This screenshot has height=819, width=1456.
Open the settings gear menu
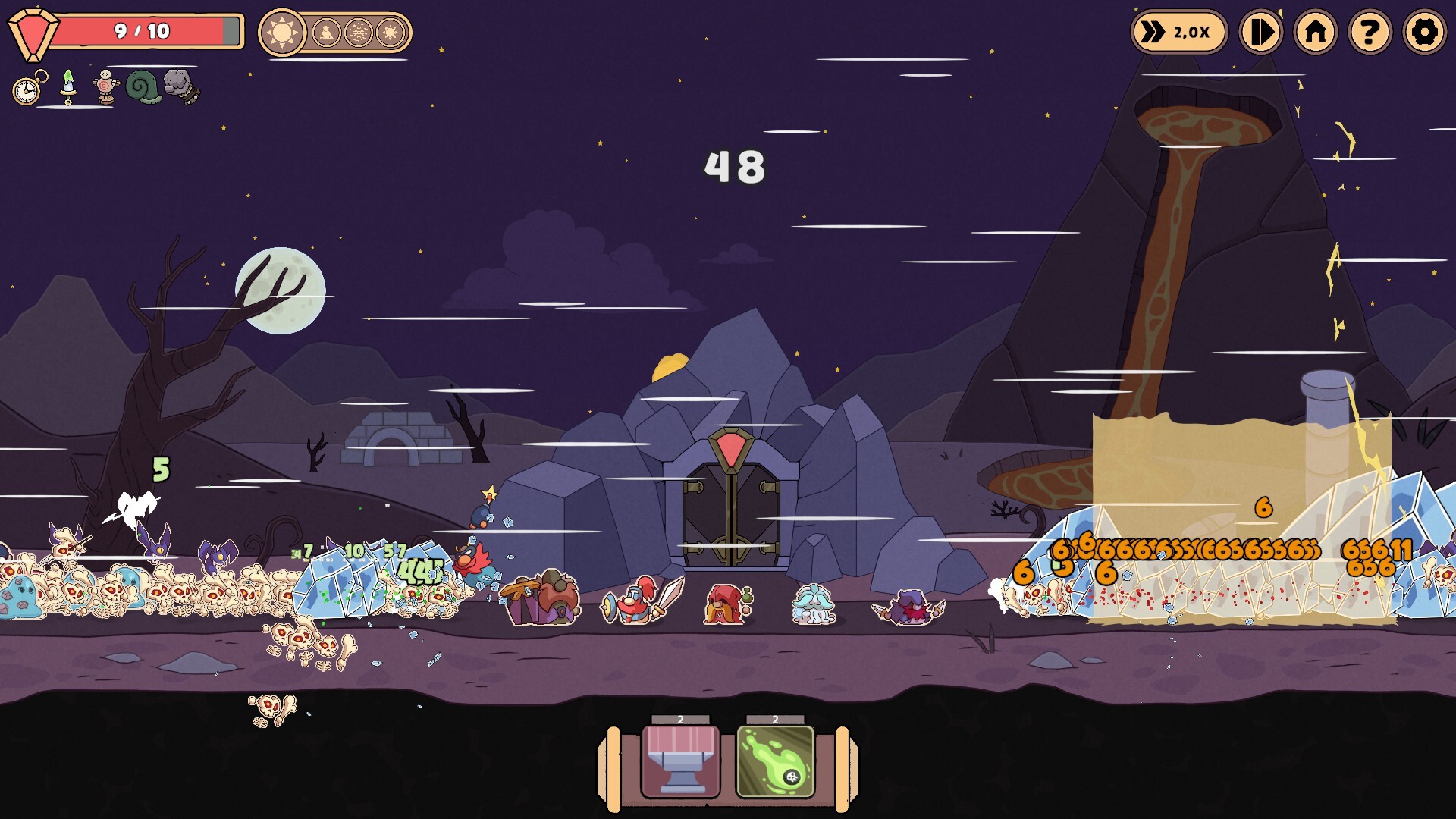[x=1424, y=32]
